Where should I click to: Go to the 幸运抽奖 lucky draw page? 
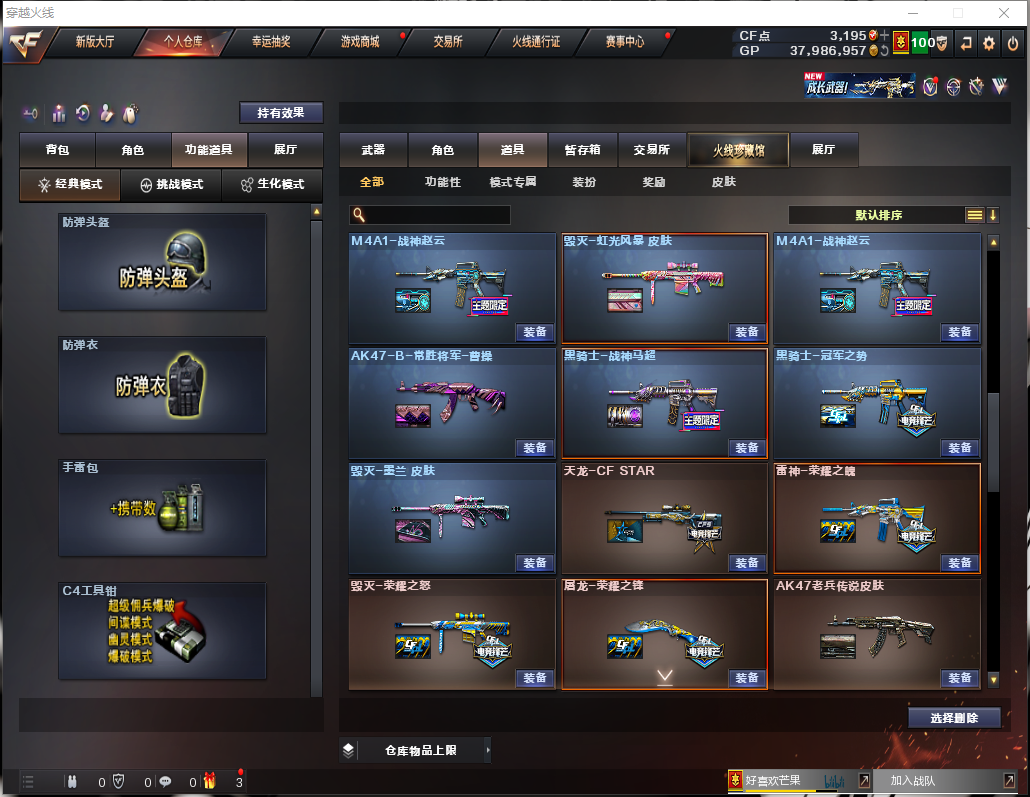tap(271, 42)
